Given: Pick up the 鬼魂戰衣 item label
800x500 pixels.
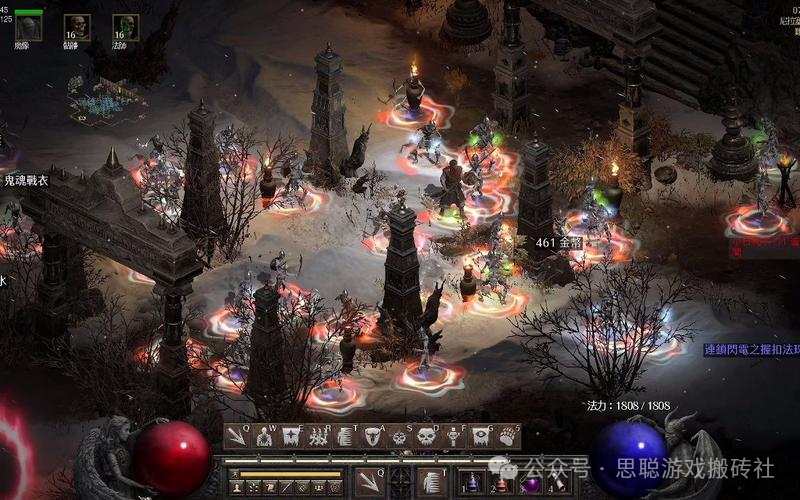Looking at the screenshot, I should point(26,181).
